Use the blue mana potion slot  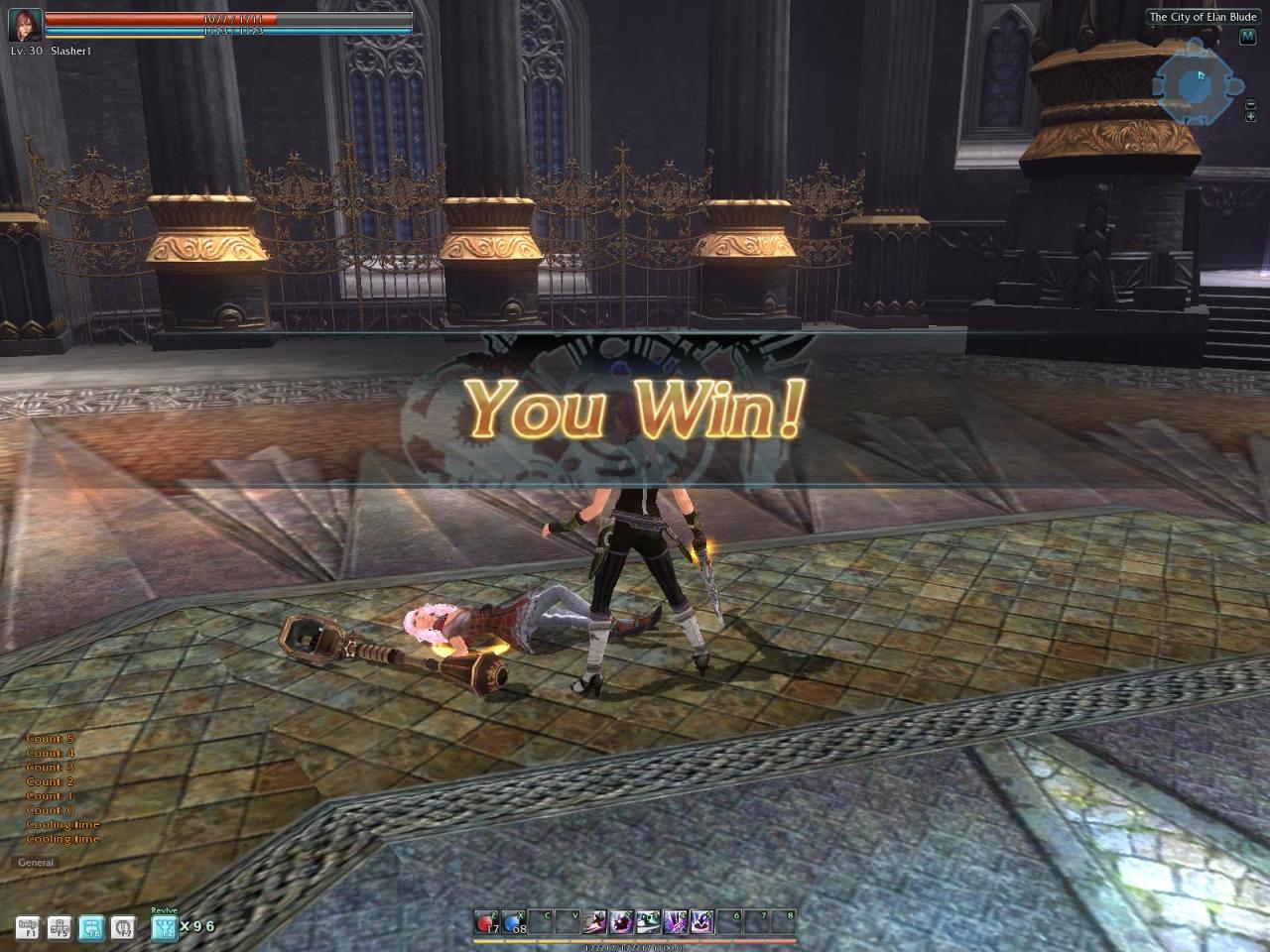[514, 923]
